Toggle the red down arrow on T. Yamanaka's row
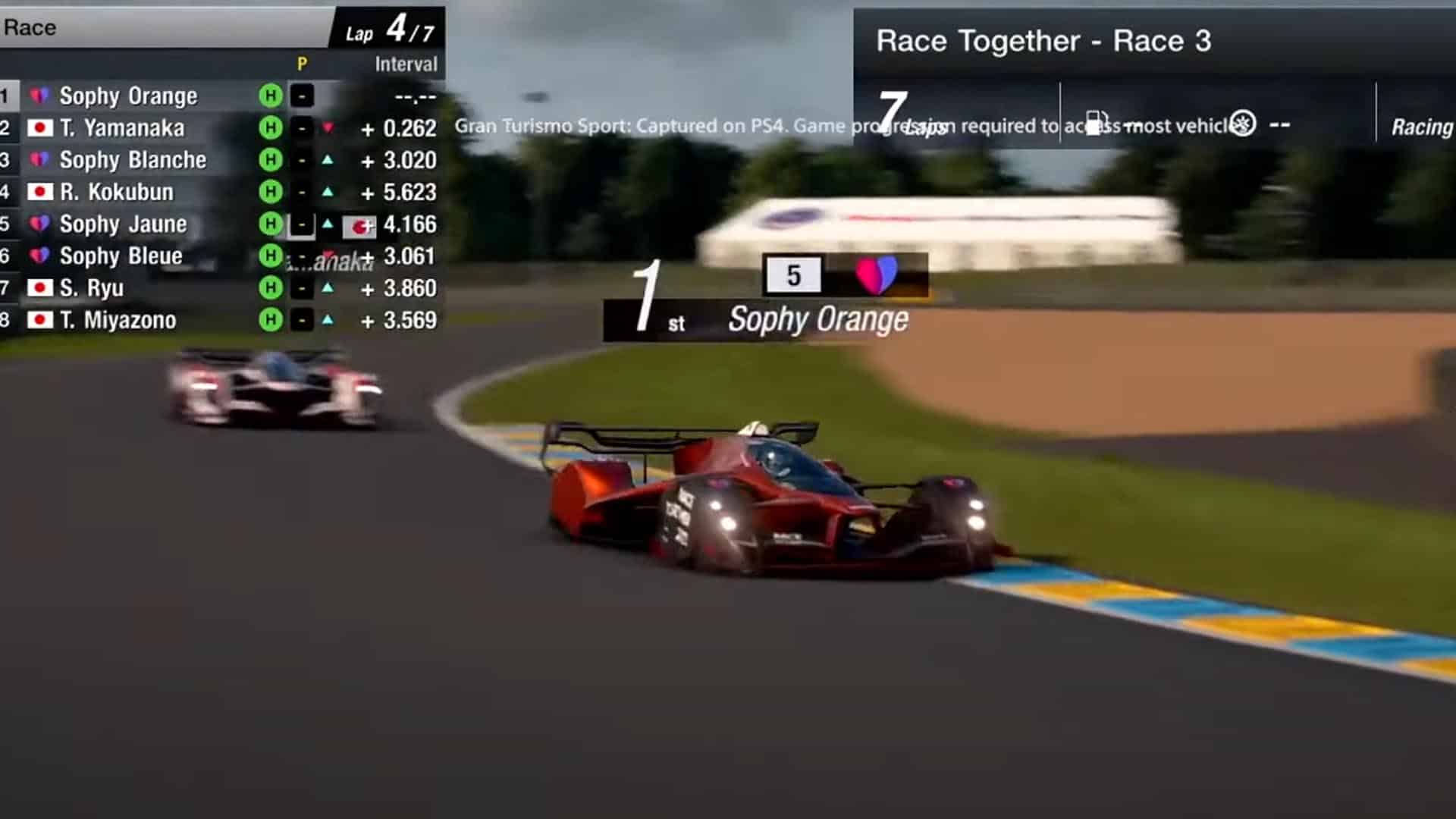The height and width of the screenshot is (819, 1456). coord(328,128)
